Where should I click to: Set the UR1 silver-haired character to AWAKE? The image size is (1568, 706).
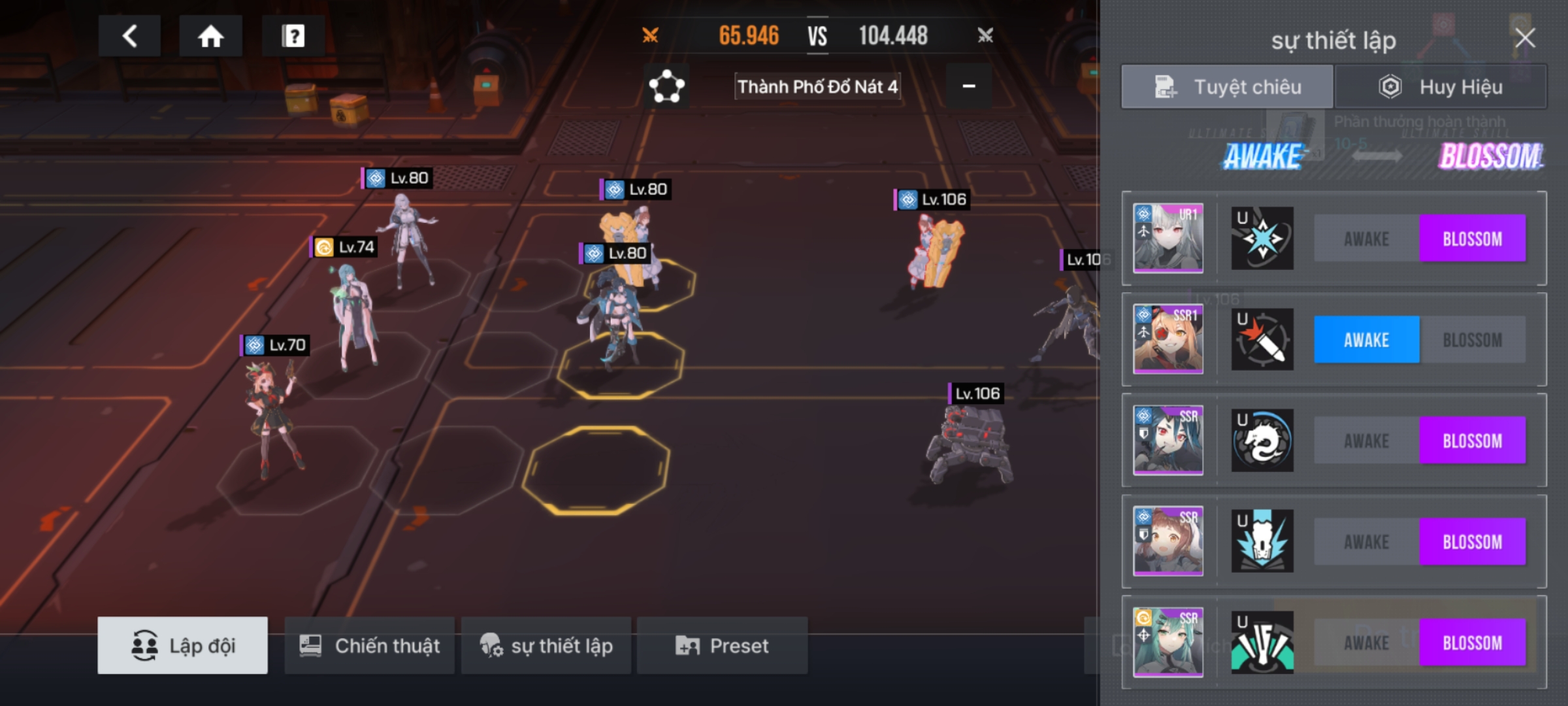click(1366, 239)
